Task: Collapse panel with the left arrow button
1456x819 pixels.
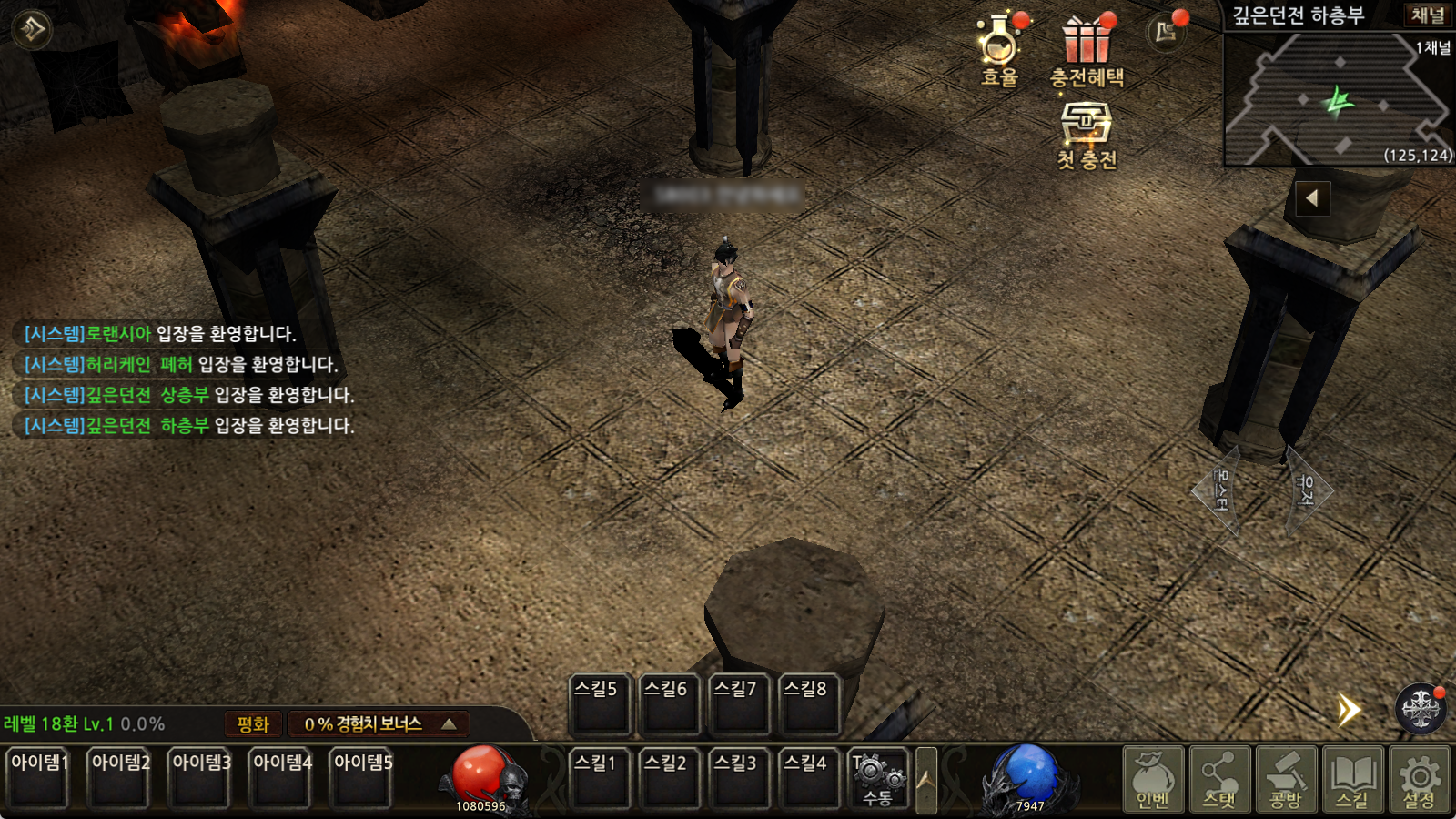Action: (x=1311, y=198)
